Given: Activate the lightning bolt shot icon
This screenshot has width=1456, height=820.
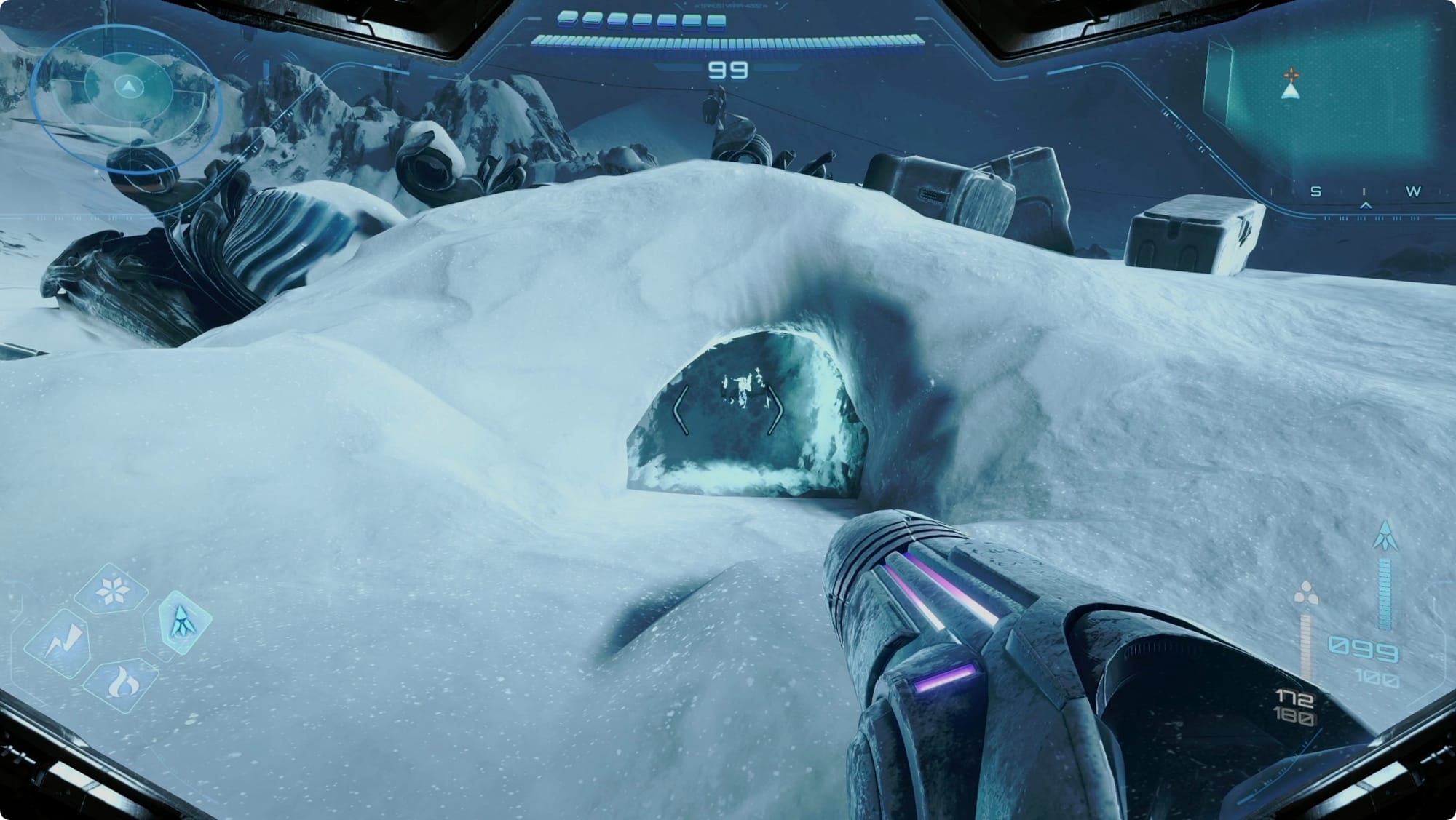Looking at the screenshot, I should 60,645.
